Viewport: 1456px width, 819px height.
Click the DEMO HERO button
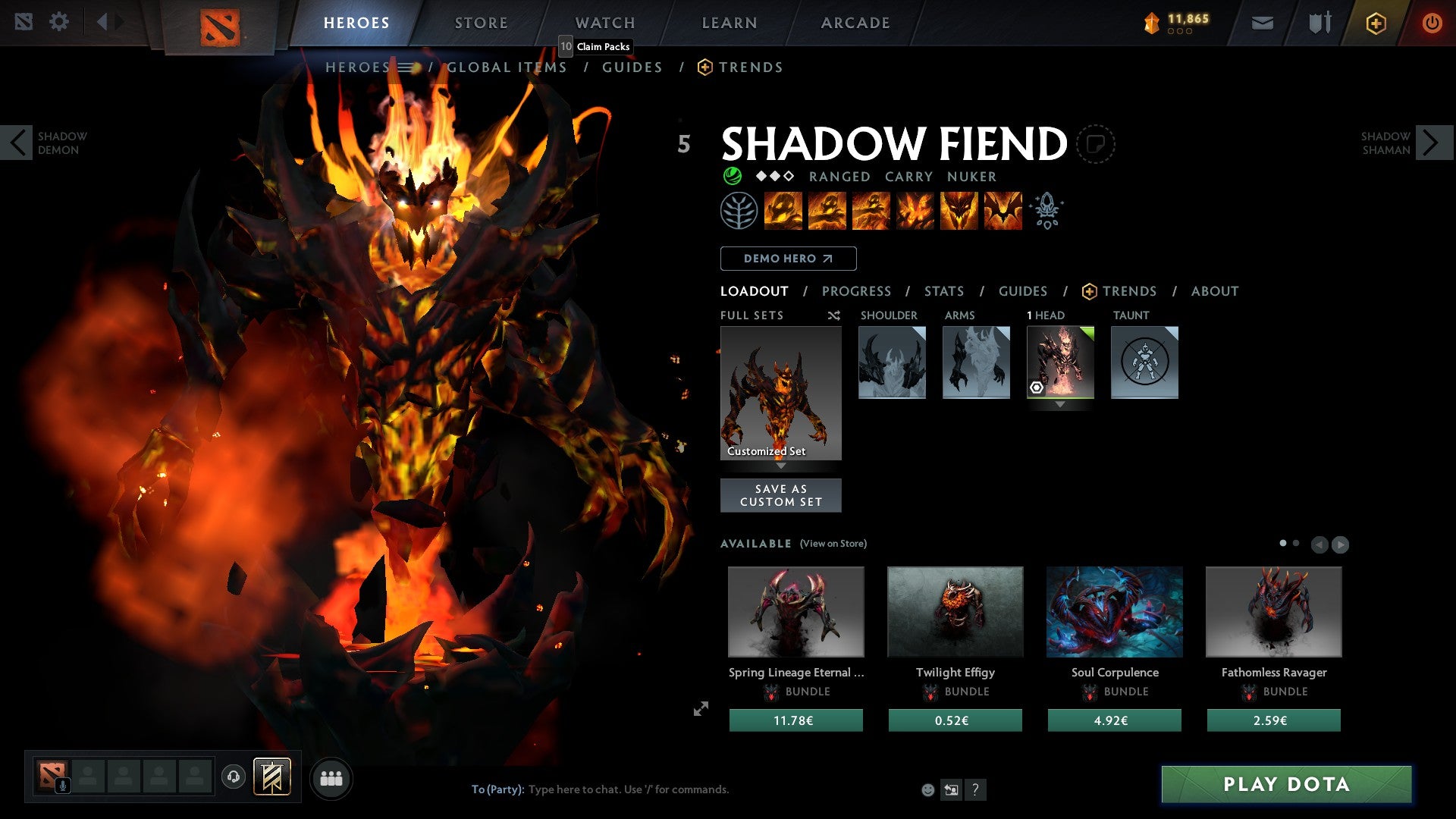tap(787, 259)
